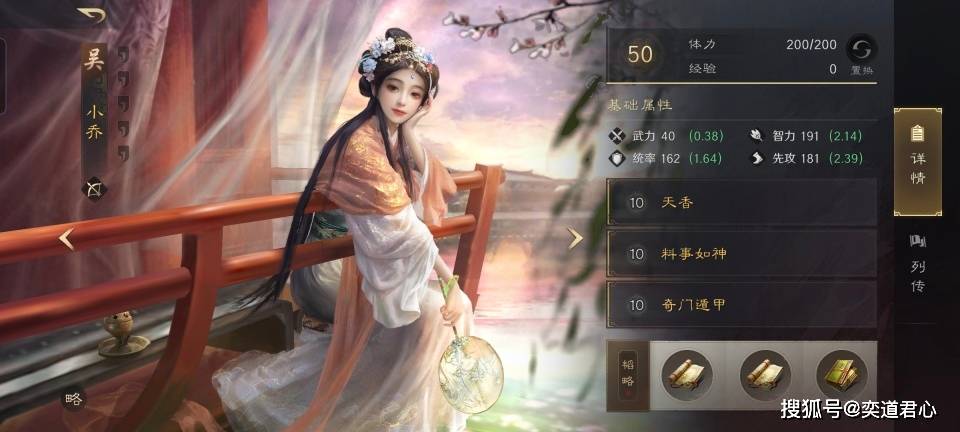Viewport: 960px width, 432px height.
Task: View the 奇门遁甲 skill details
Action: [x=741, y=305]
